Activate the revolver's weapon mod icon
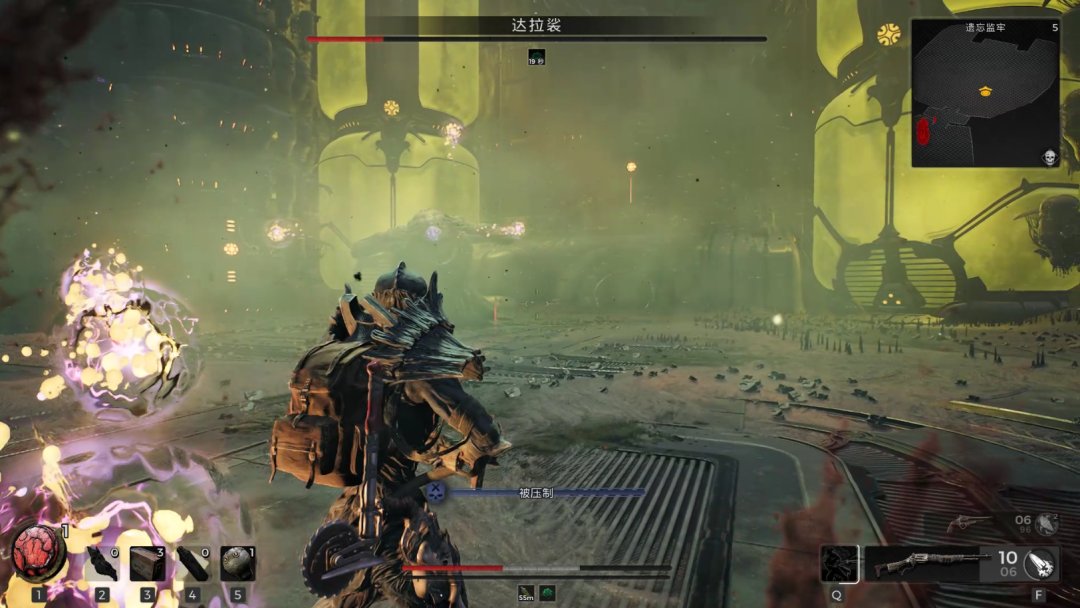This screenshot has height=608, width=1080. click(x=1046, y=522)
